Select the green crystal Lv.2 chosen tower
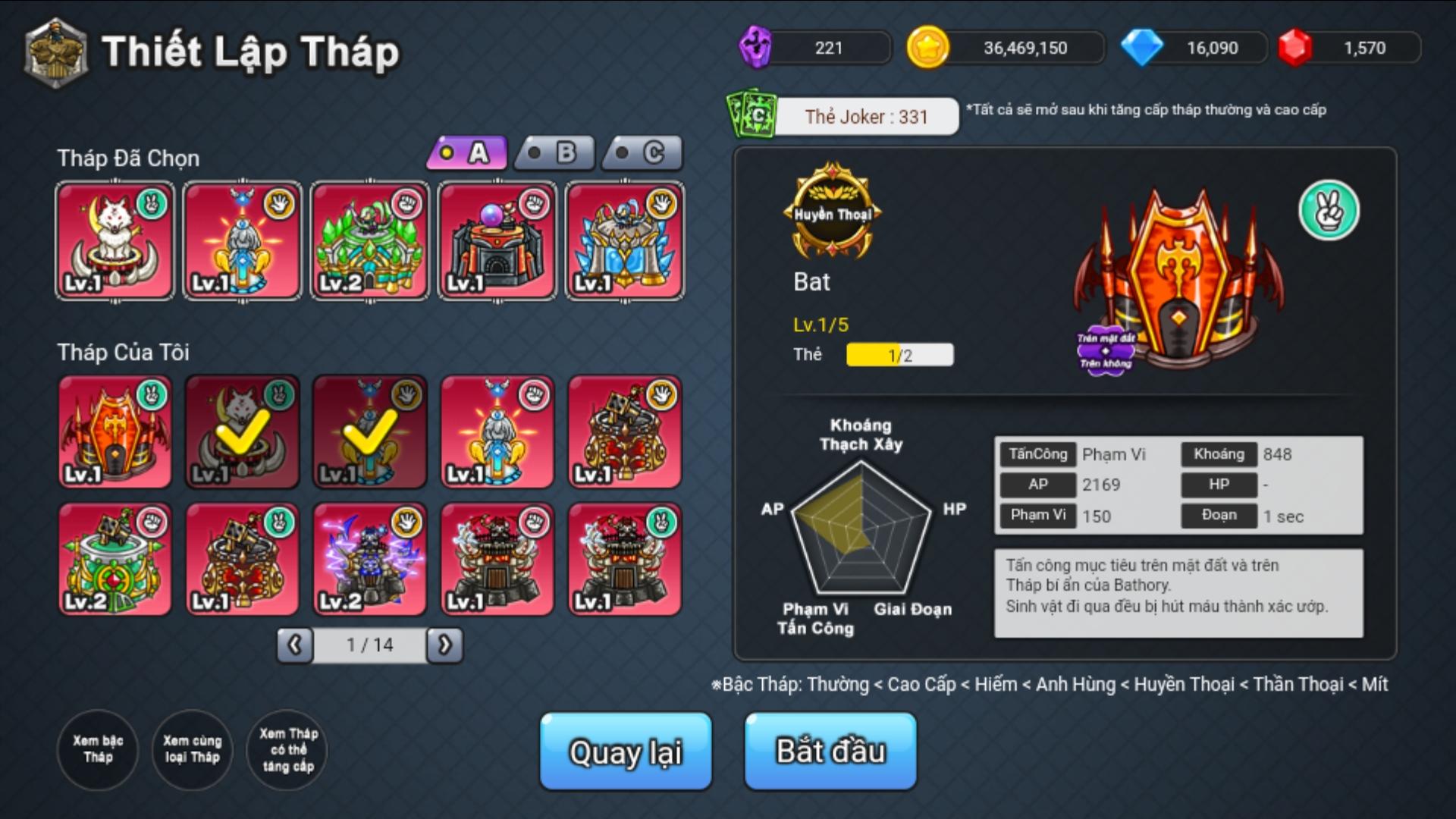1456x819 pixels. click(x=369, y=241)
